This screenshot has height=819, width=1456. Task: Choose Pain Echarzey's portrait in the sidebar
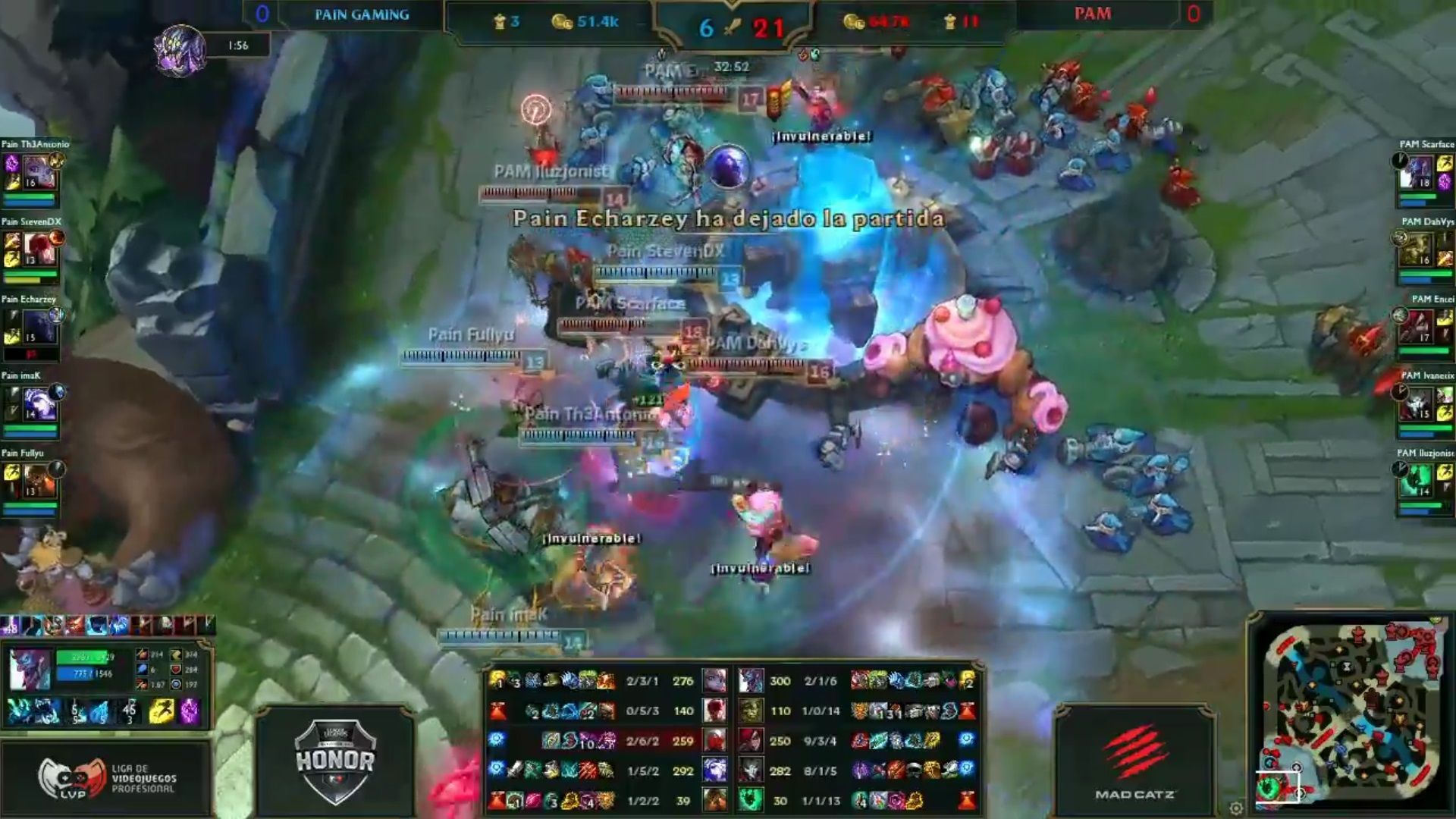tap(38, 326)
